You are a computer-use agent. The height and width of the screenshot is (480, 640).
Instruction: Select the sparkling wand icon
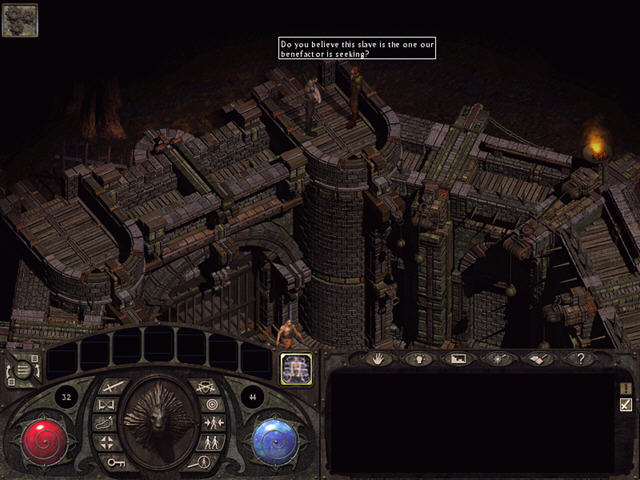pyautogui.click(x=498, y=358)
